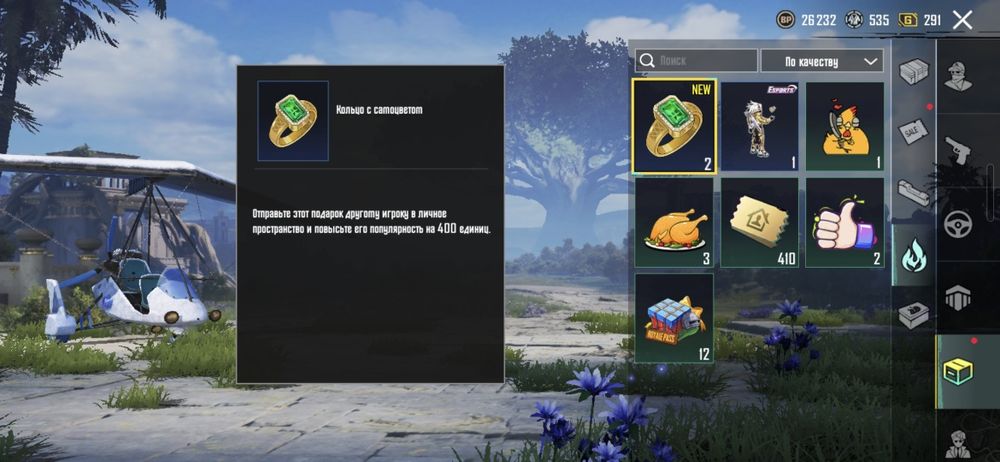Close the inventory with the X button
Screen dimensions: 1000x462
tap(963, 20)
